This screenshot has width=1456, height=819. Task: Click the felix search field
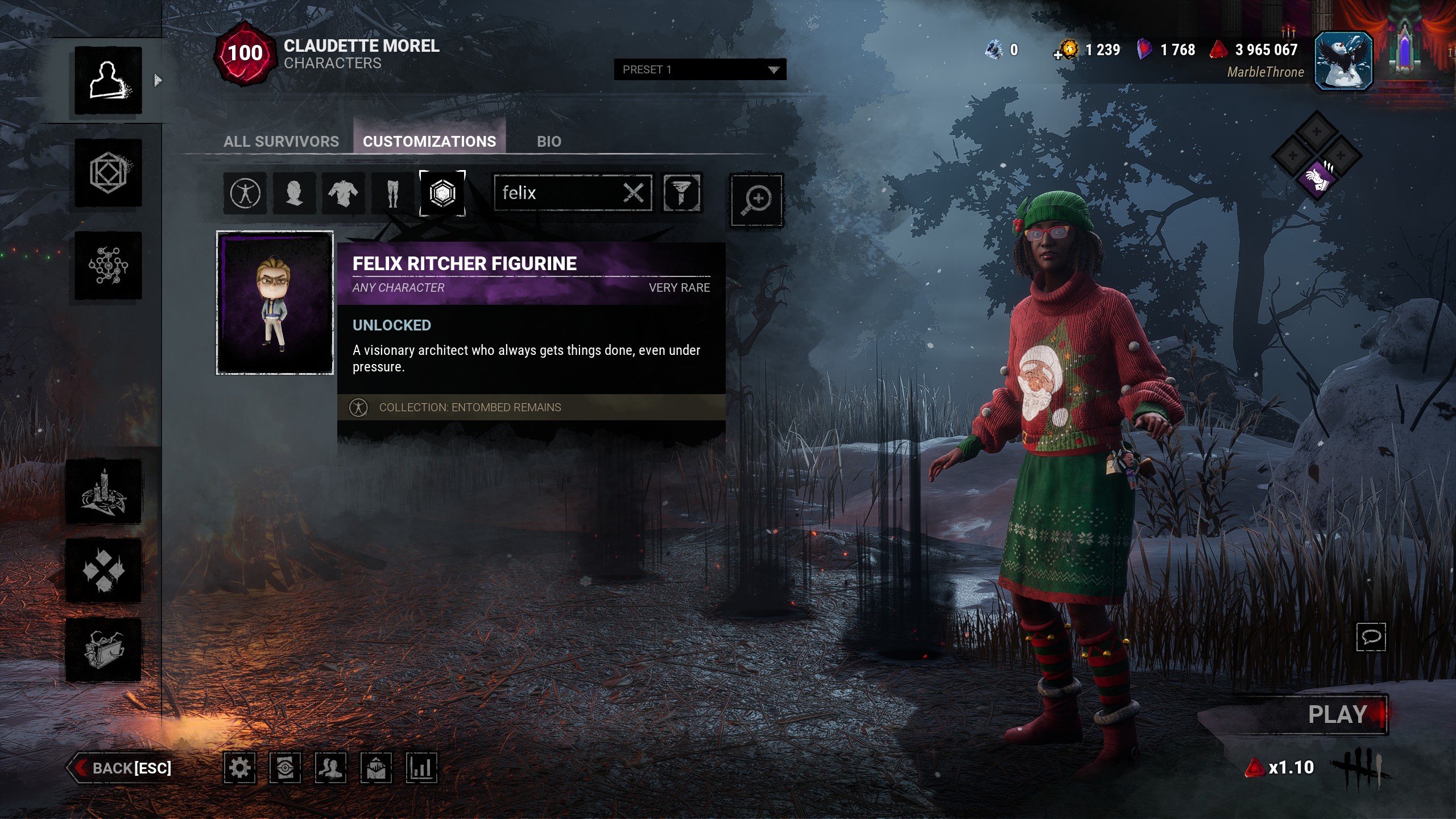(557, 193)
